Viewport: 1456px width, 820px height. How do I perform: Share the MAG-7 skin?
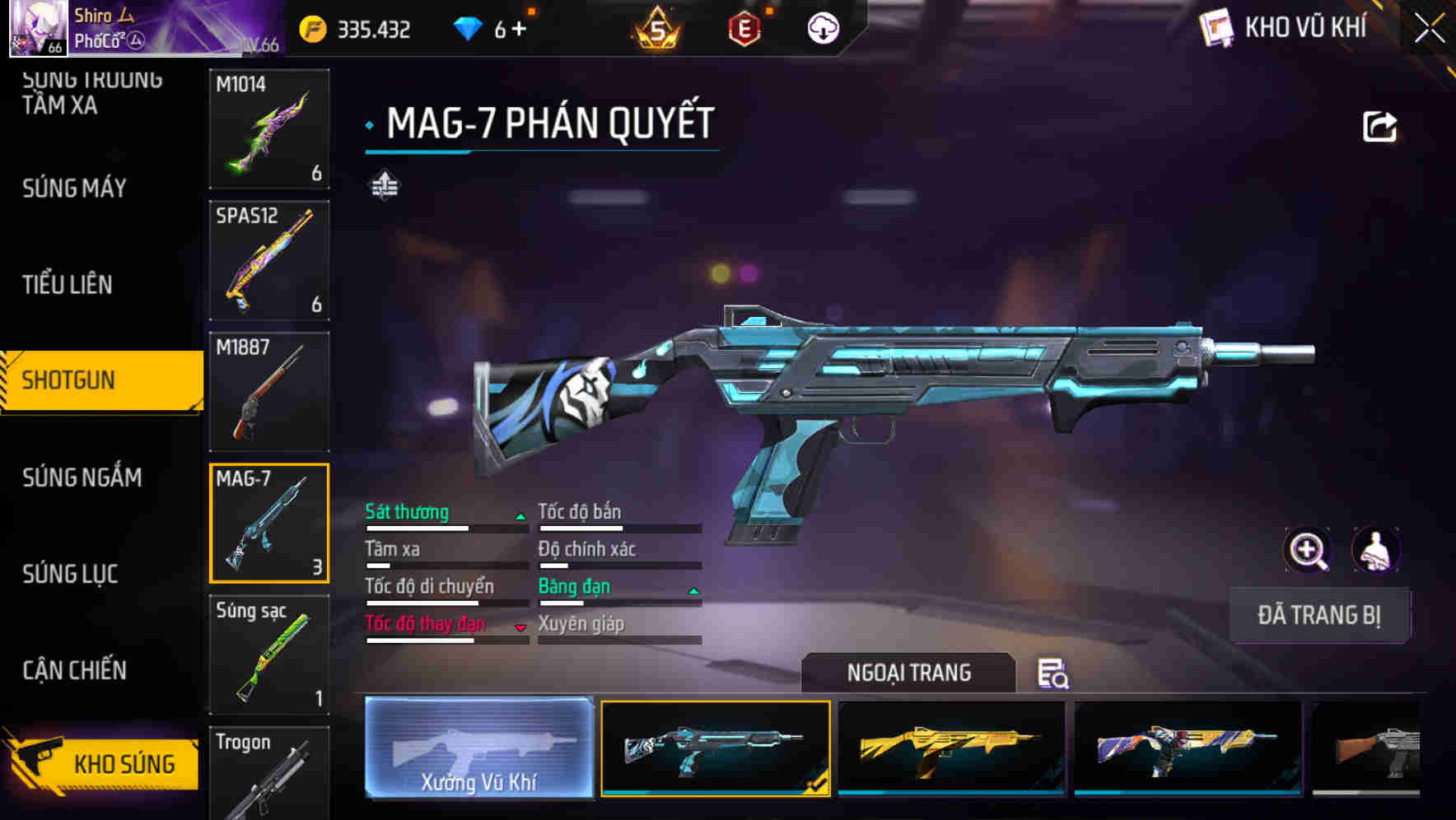coord(1379,127)
